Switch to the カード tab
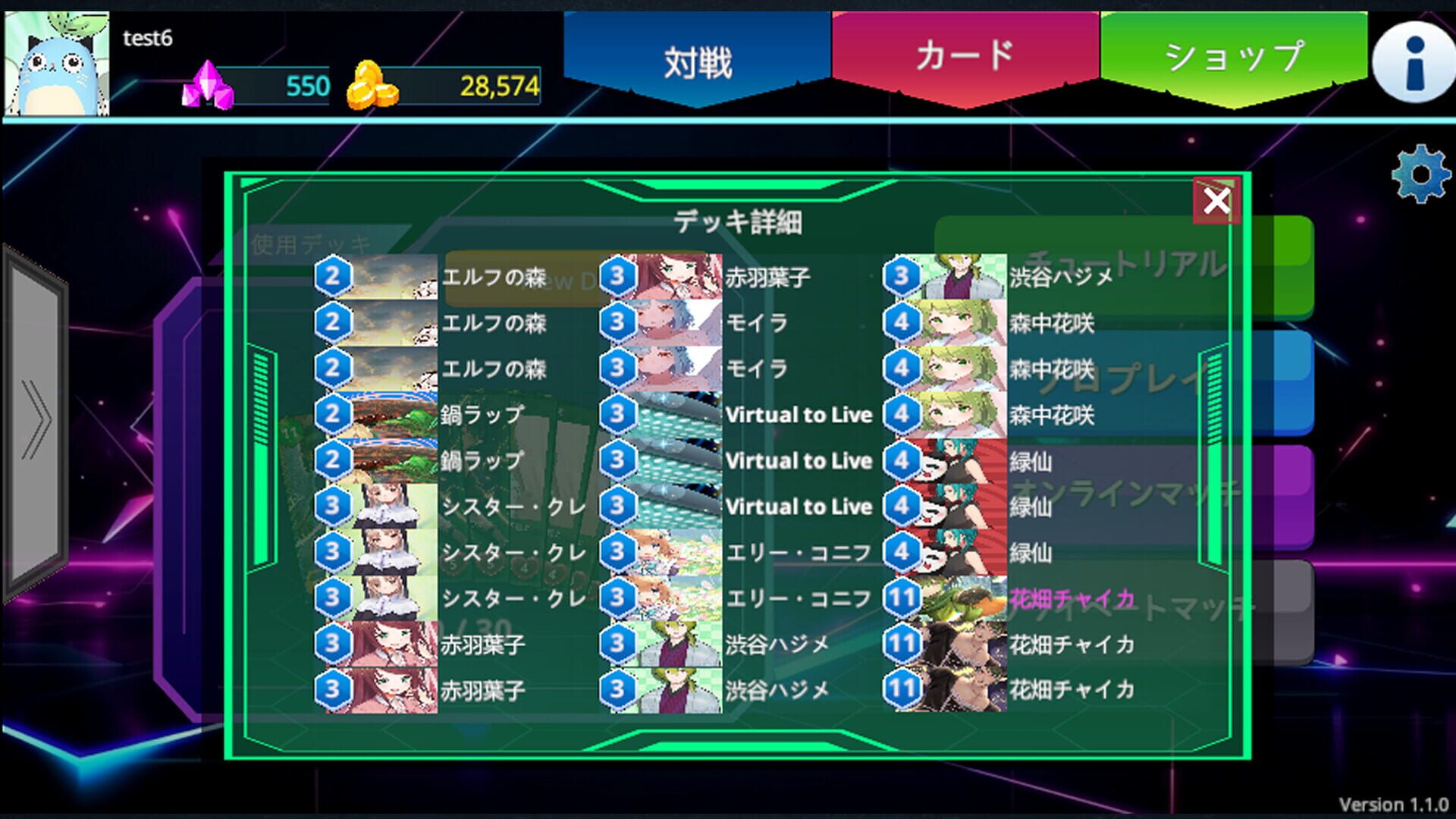 962,55
